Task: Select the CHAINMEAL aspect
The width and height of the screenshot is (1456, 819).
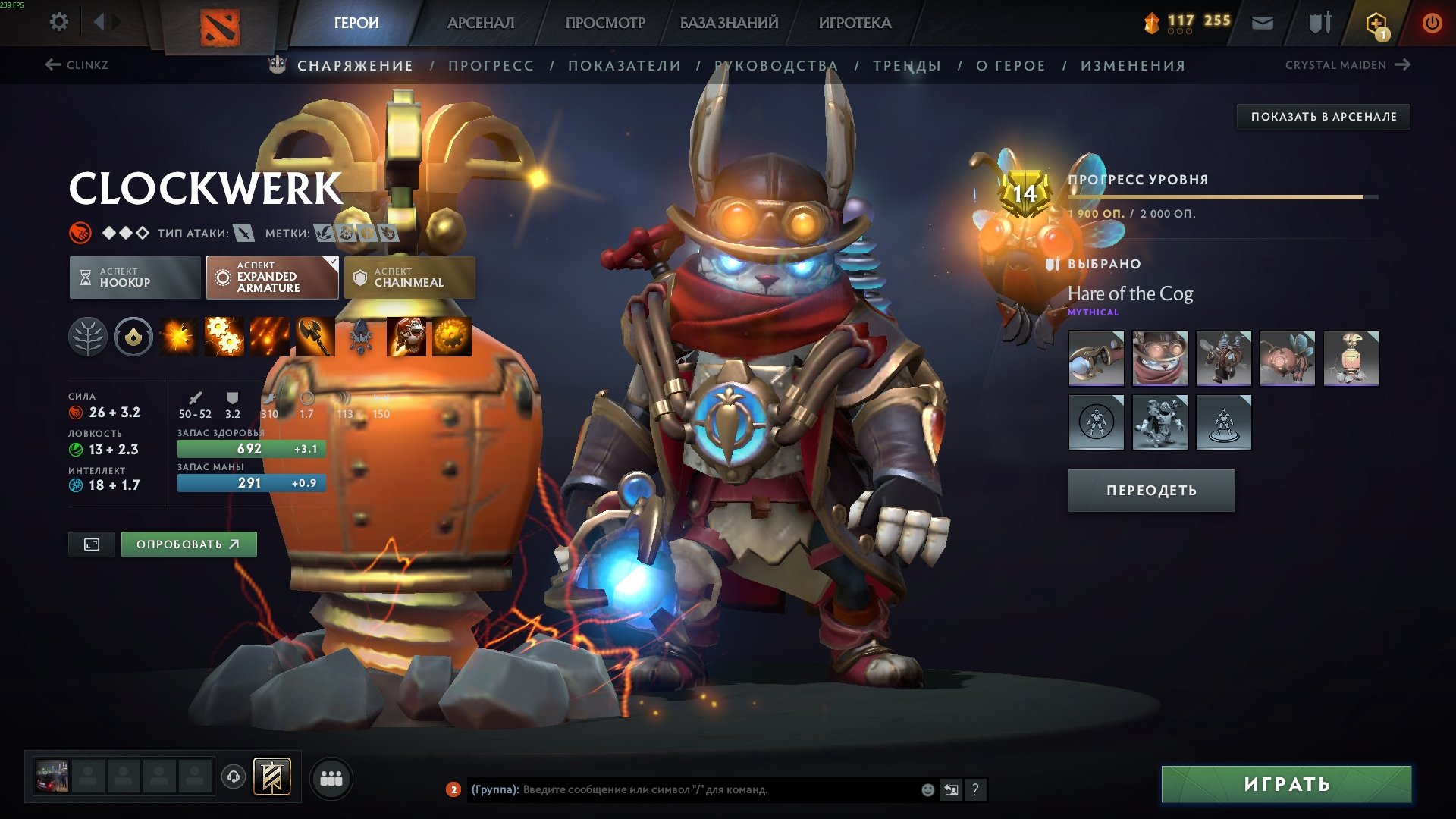Action: point(409,278)
